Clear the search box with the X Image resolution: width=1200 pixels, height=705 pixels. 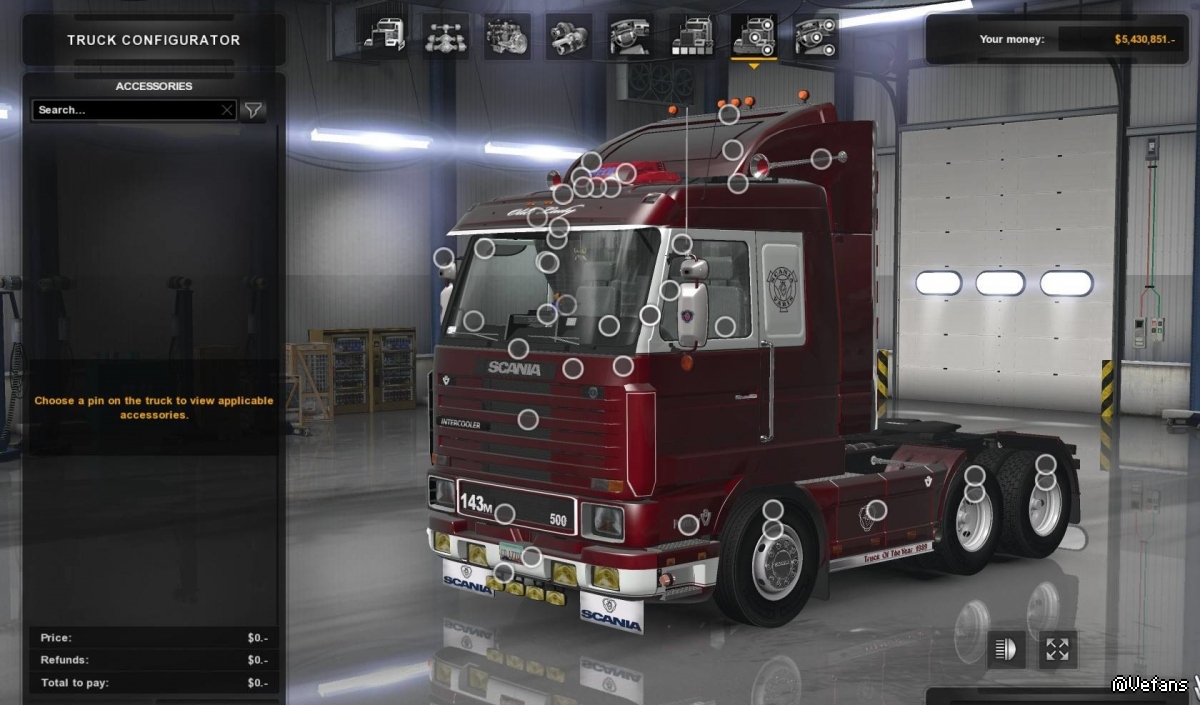(227, 110)
